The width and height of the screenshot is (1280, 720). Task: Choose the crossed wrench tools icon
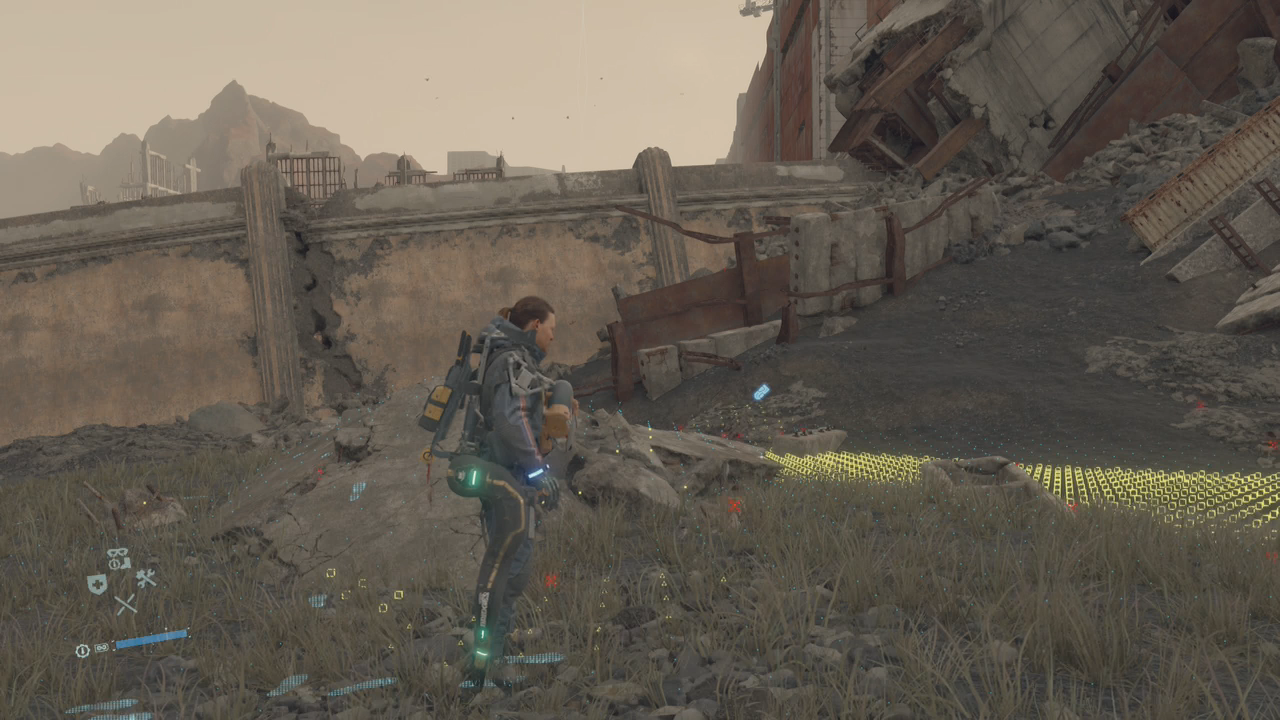pos(146,578)
